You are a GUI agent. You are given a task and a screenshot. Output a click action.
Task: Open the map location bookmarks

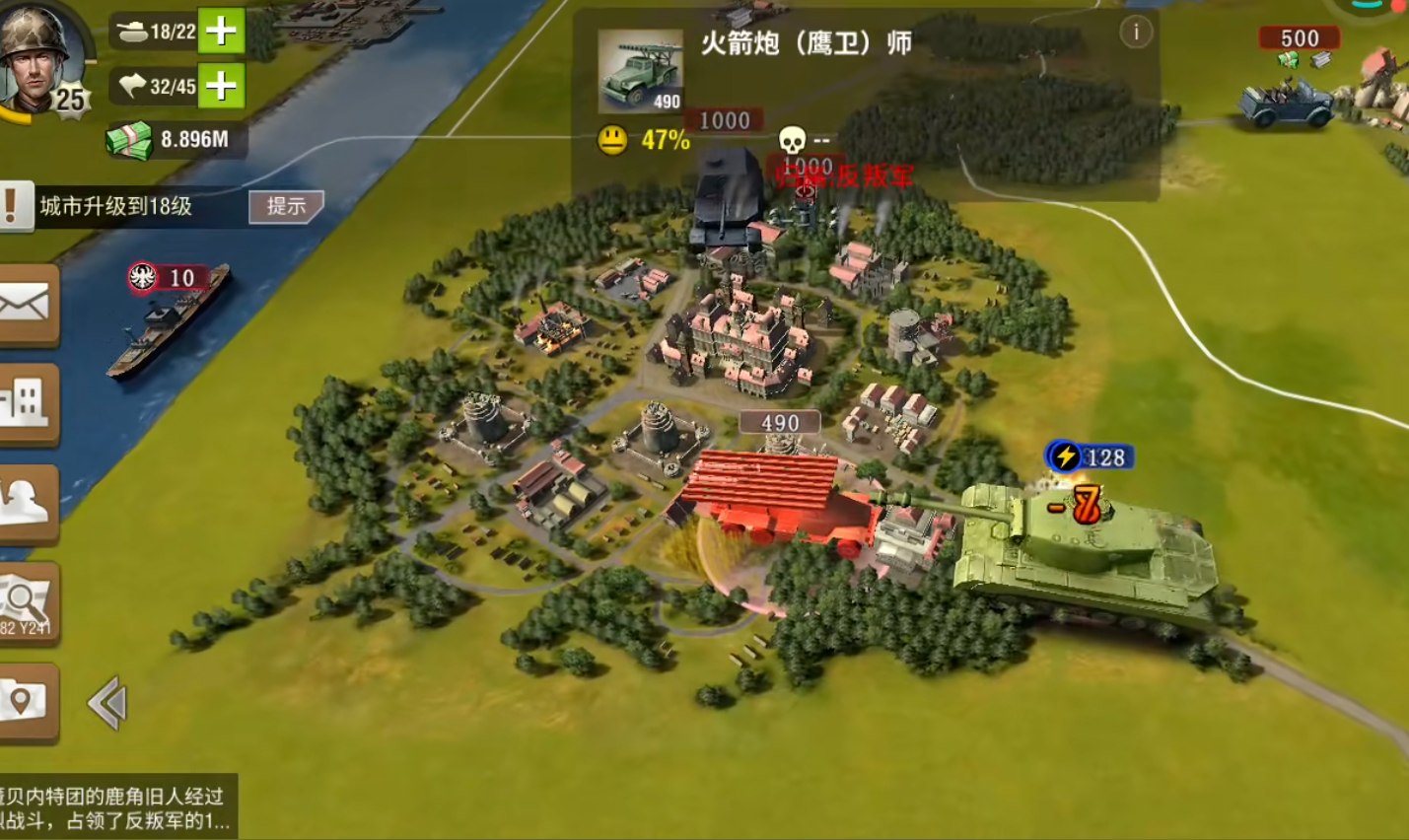tap(27, 702)
